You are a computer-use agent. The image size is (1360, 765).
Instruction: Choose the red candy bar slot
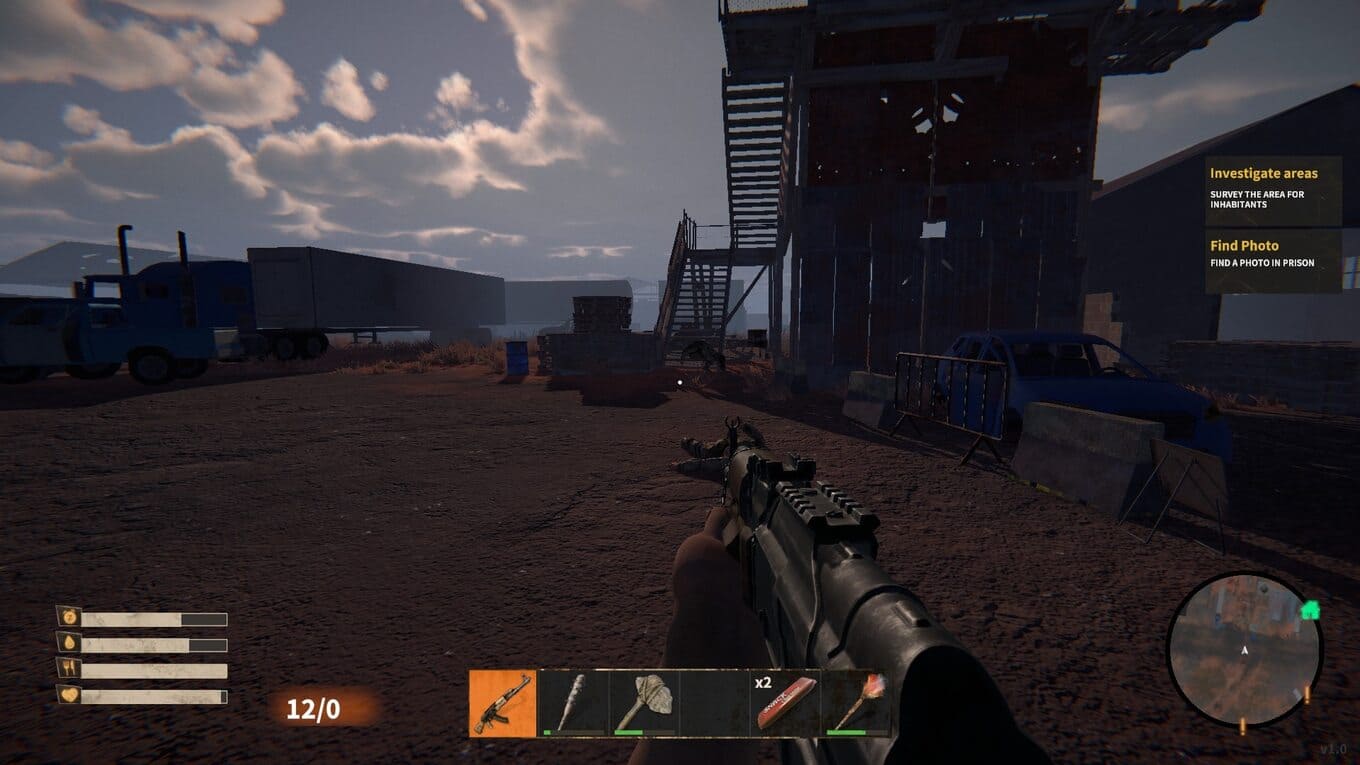785,703
